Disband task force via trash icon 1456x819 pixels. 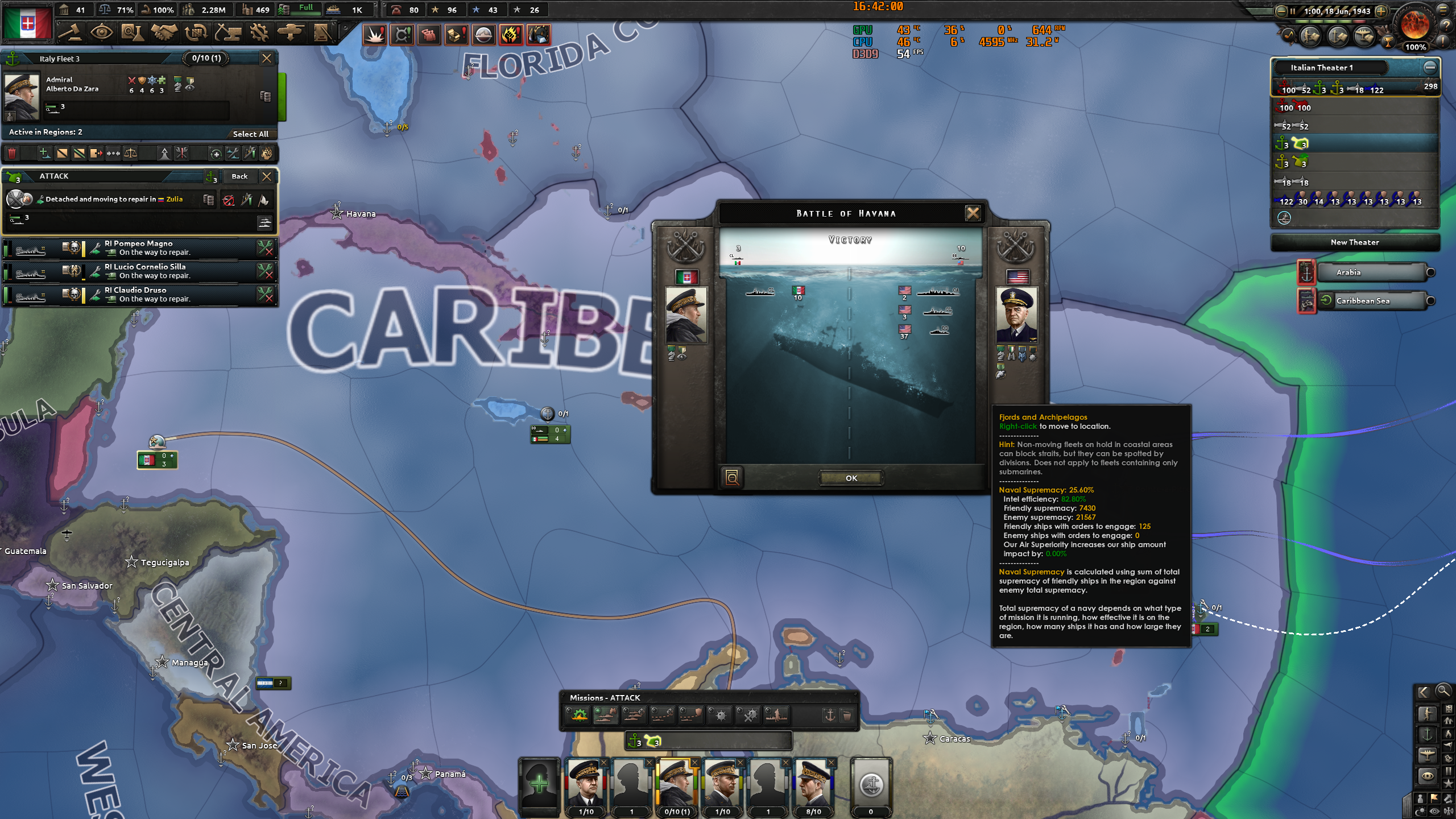click(11, 154)
